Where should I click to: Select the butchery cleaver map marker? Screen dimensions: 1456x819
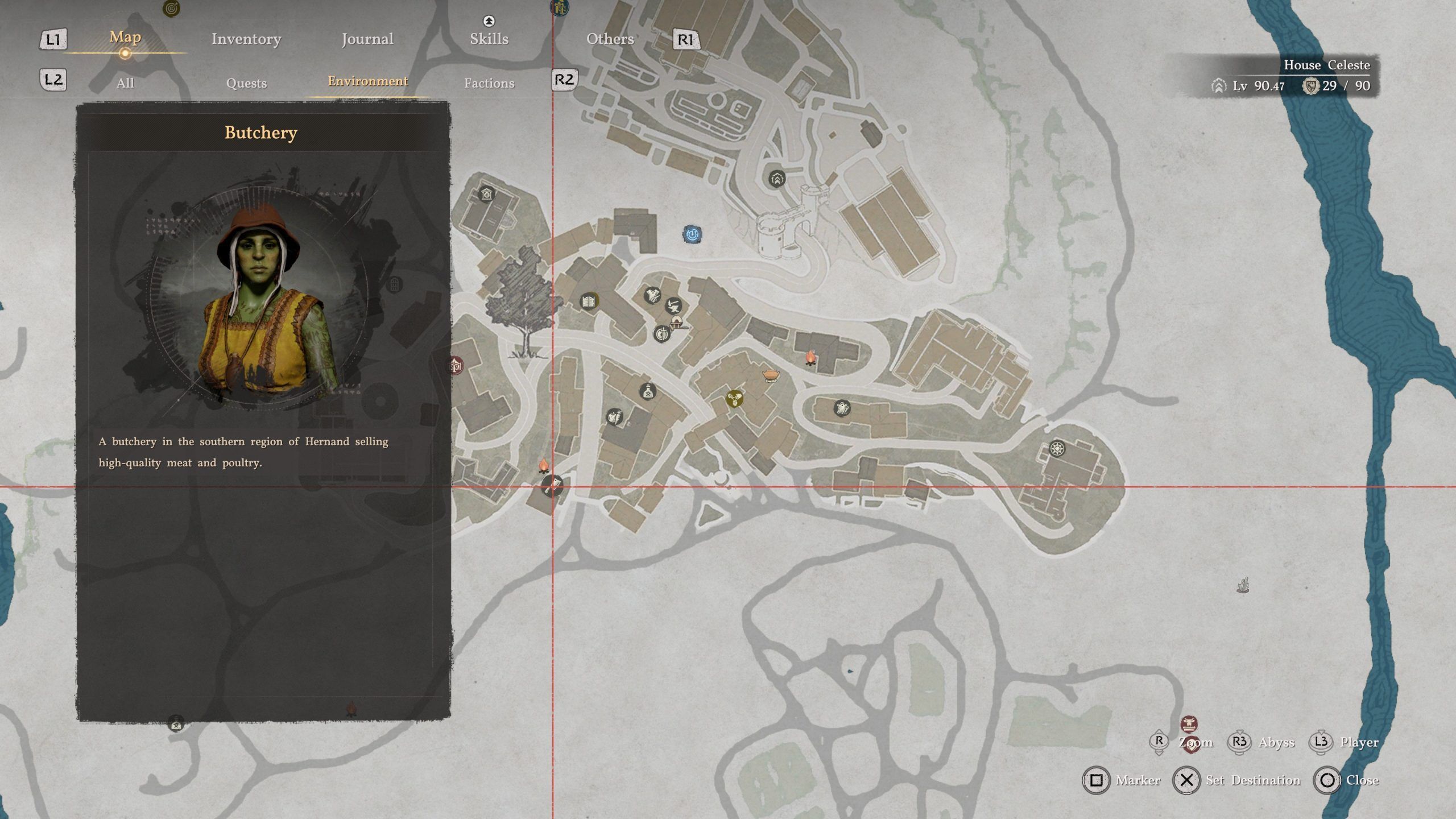[552, 486]
